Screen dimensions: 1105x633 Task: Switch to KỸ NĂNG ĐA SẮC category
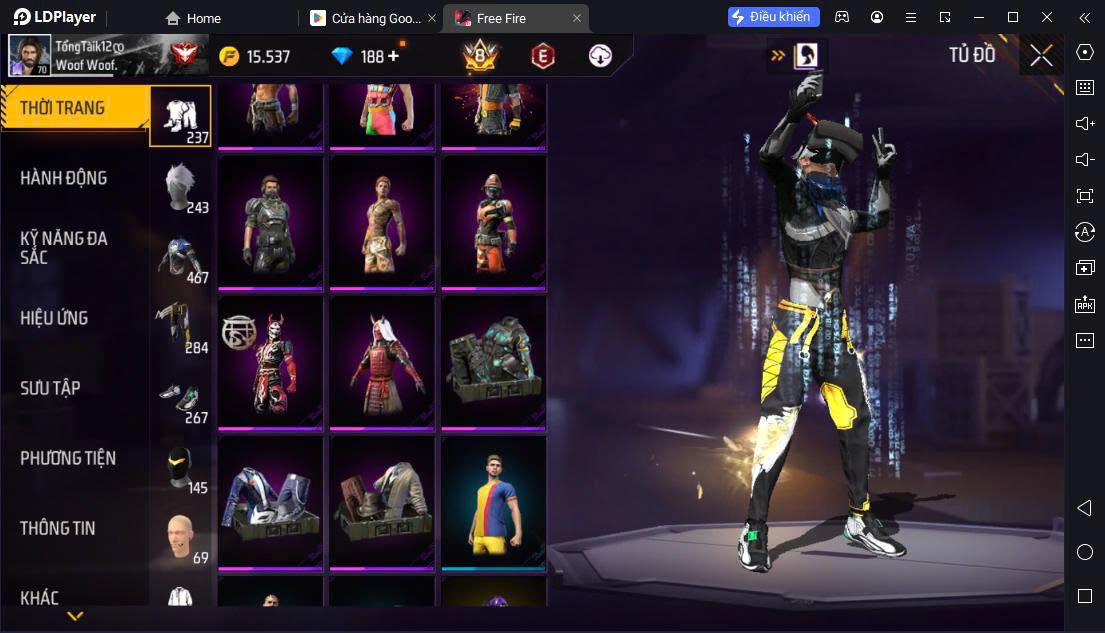pyautogui.click(x=64, y=248)
